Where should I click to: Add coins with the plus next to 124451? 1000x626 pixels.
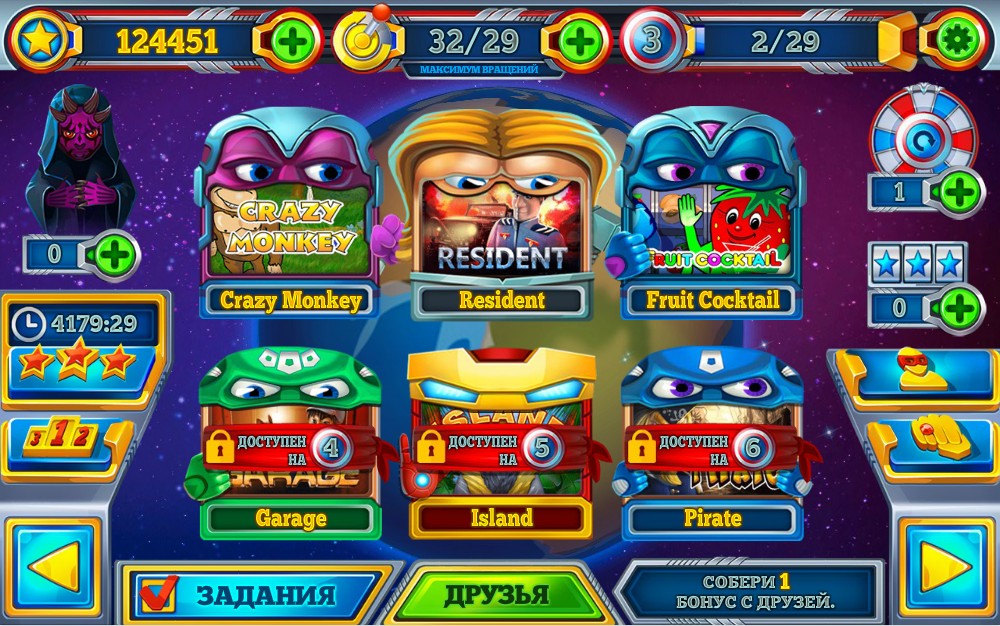291,41
